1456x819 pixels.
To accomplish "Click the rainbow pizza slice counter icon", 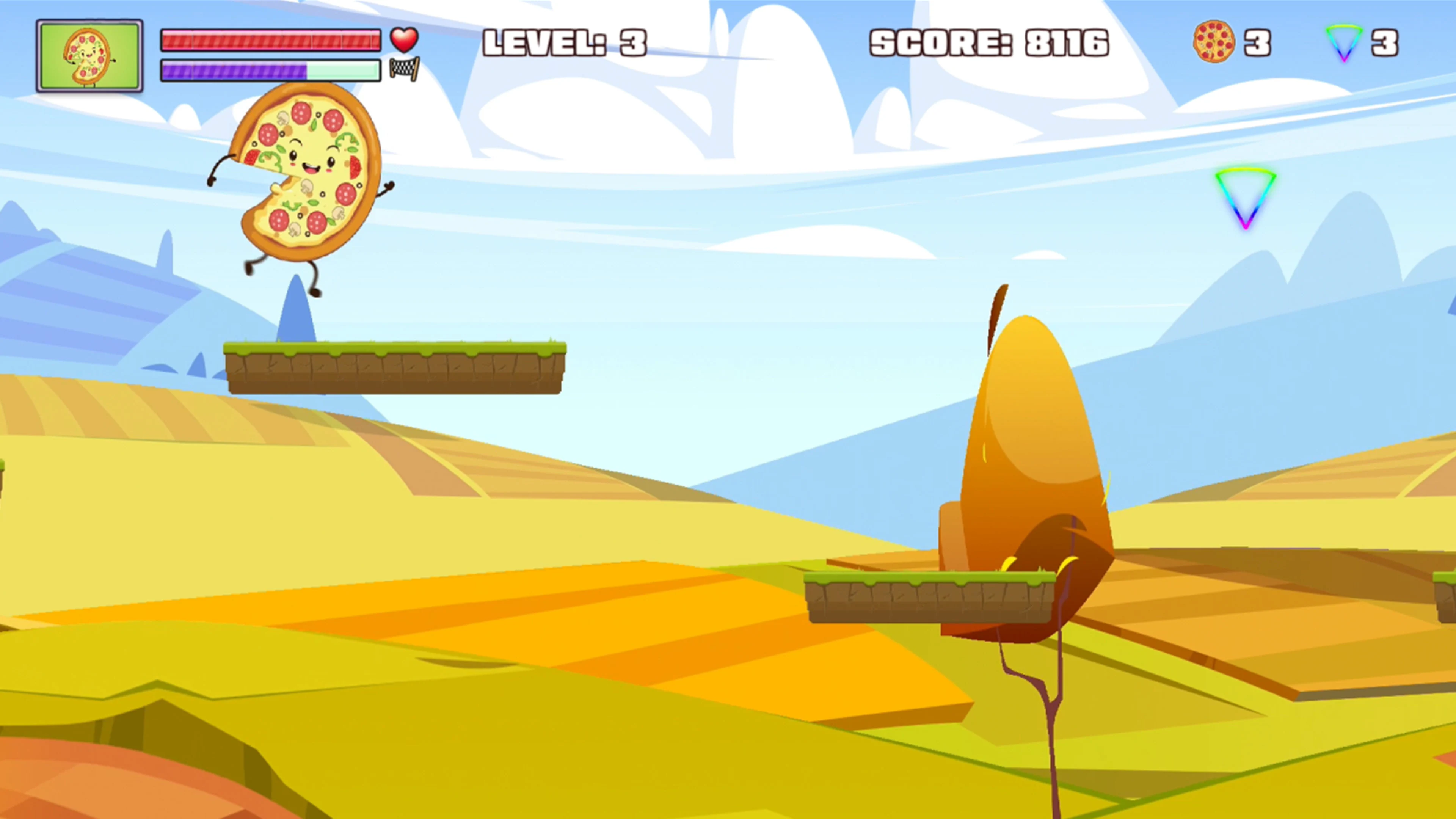I will click(x=1345, y=42).
